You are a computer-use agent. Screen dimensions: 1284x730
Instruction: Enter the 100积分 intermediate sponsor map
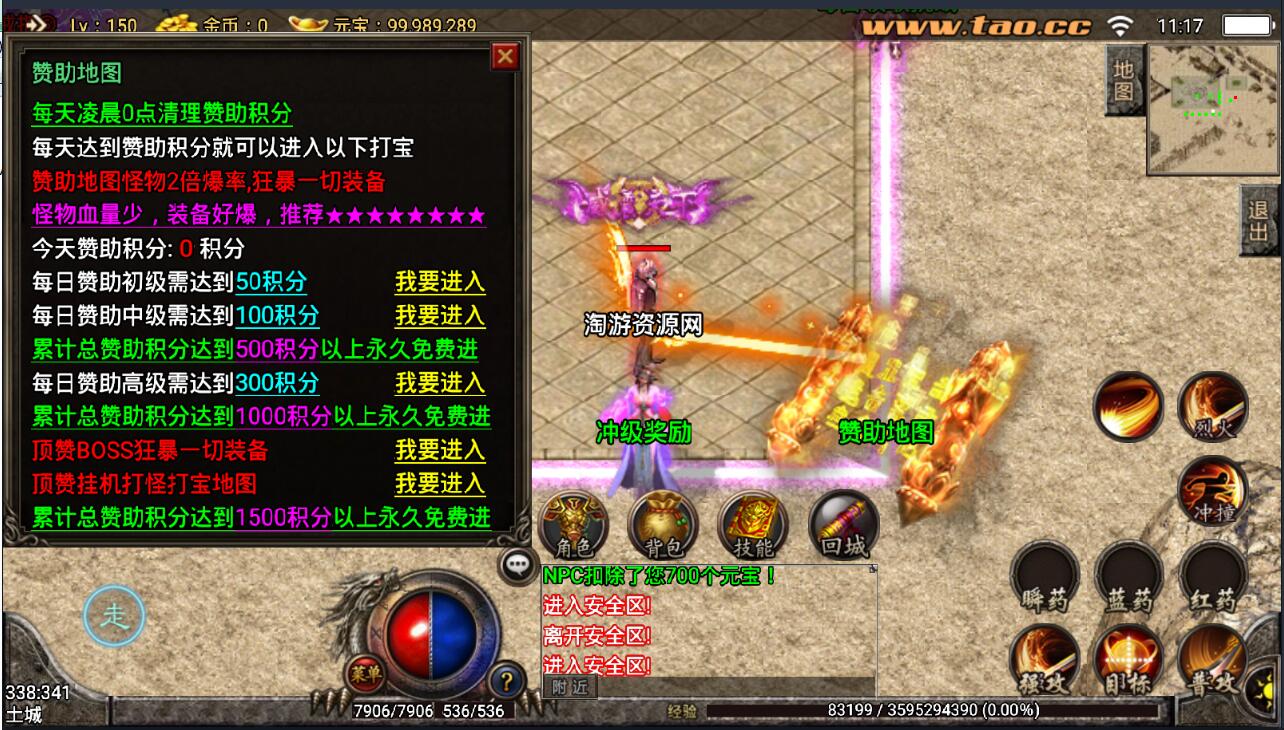click(440, 316)
